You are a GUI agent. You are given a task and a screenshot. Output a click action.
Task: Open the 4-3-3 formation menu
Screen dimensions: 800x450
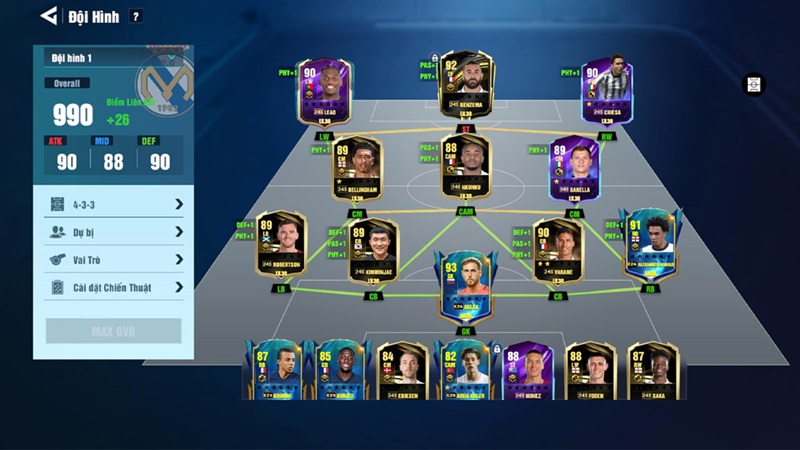pyautogui.click(x=114, y=204)
